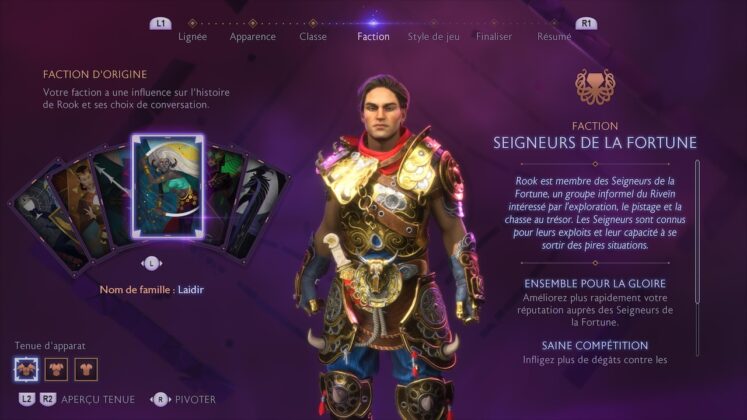Switch to Style de jeu tab
Screen dimensions: 747x420
pos(434,37)
